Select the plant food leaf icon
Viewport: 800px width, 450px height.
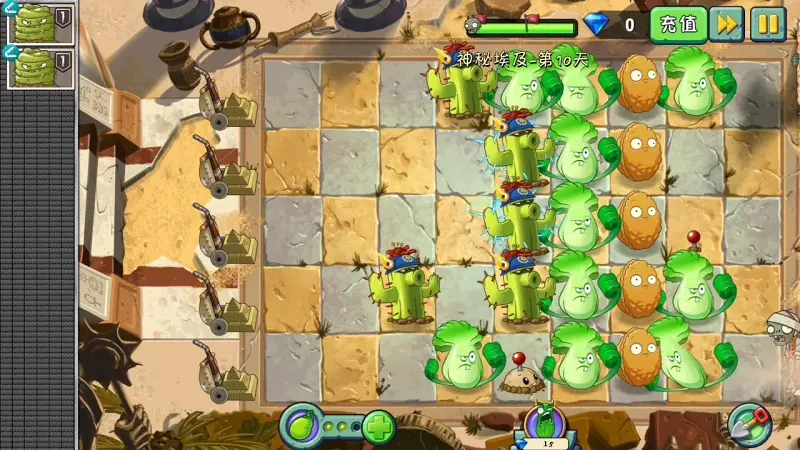point(300,426)
